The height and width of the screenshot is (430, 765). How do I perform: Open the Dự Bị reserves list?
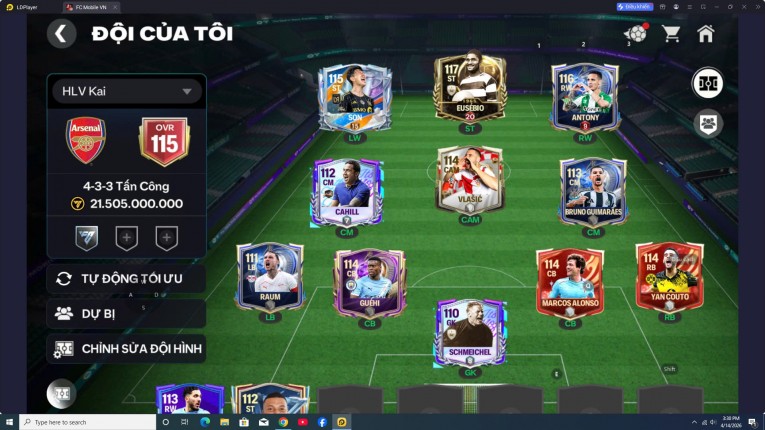tap(126, 313)
